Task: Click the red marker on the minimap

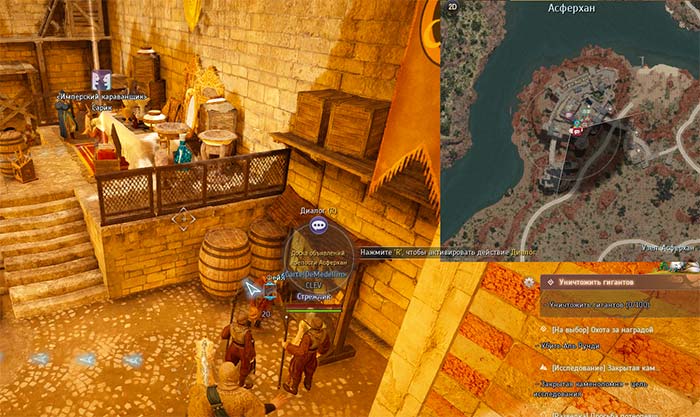Action: coord(576,130)
